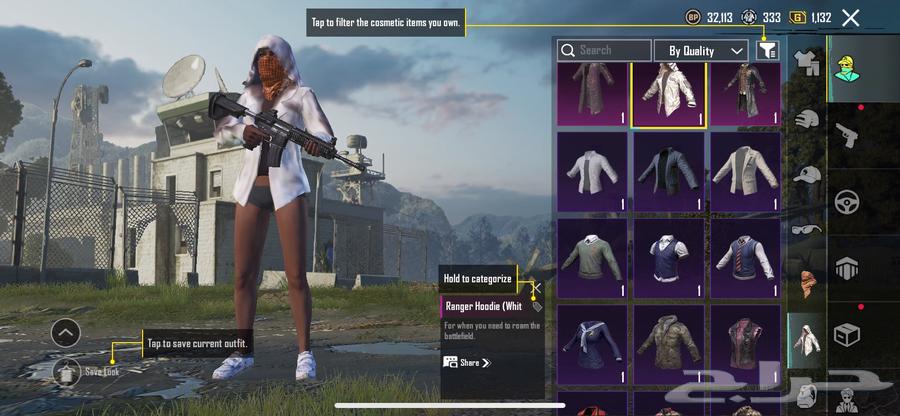
Task: Choose the dark blue leather jacket
Action: tap(668, 171)
